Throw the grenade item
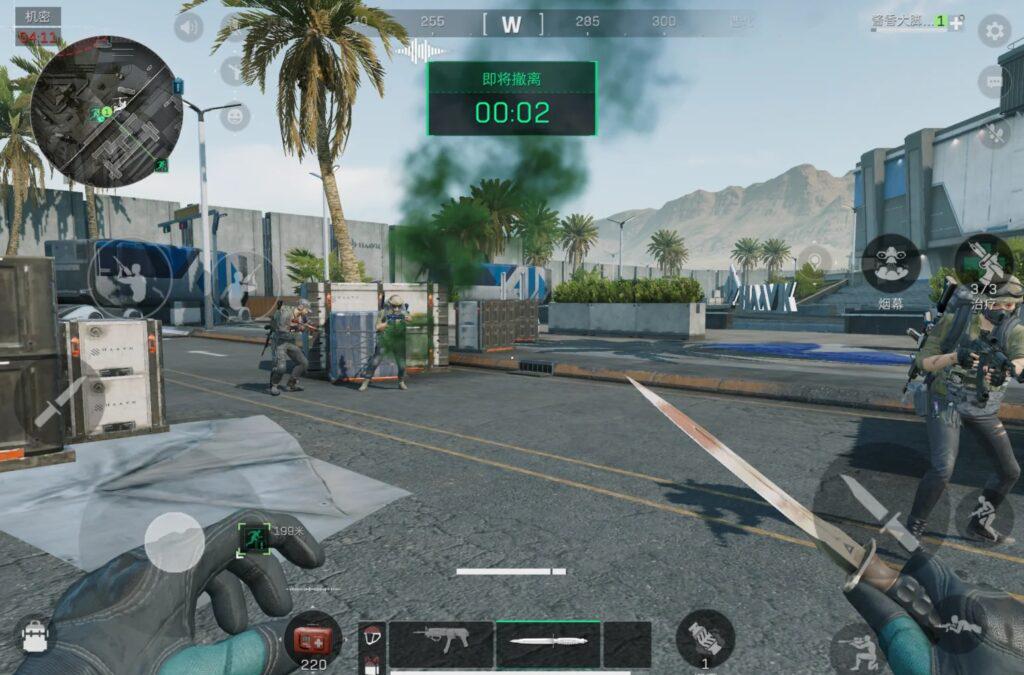The width and height of the screenshot is (1024, 675). click(x=705, y=639)
